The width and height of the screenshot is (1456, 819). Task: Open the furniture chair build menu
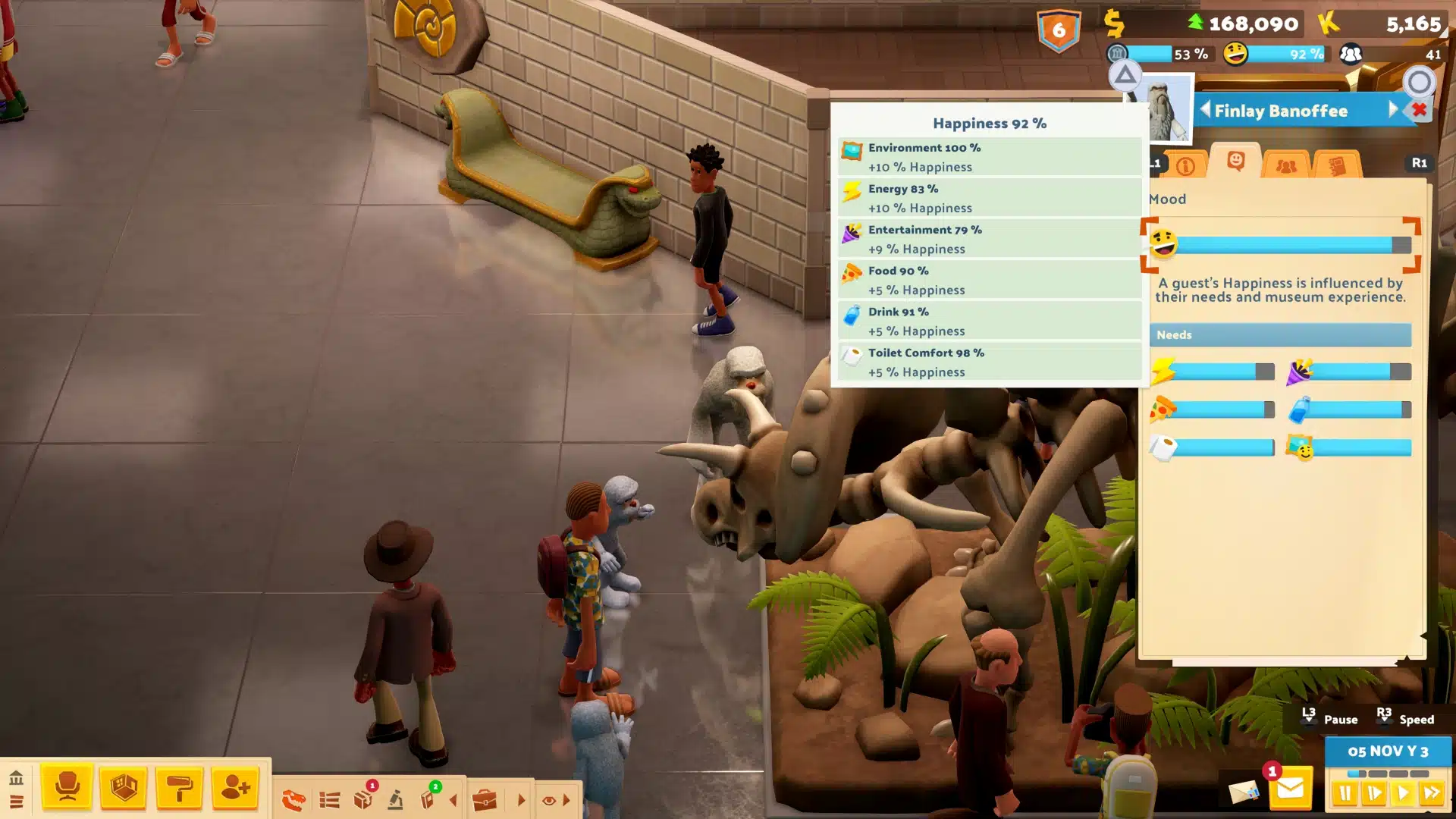[x=67, y=787]
